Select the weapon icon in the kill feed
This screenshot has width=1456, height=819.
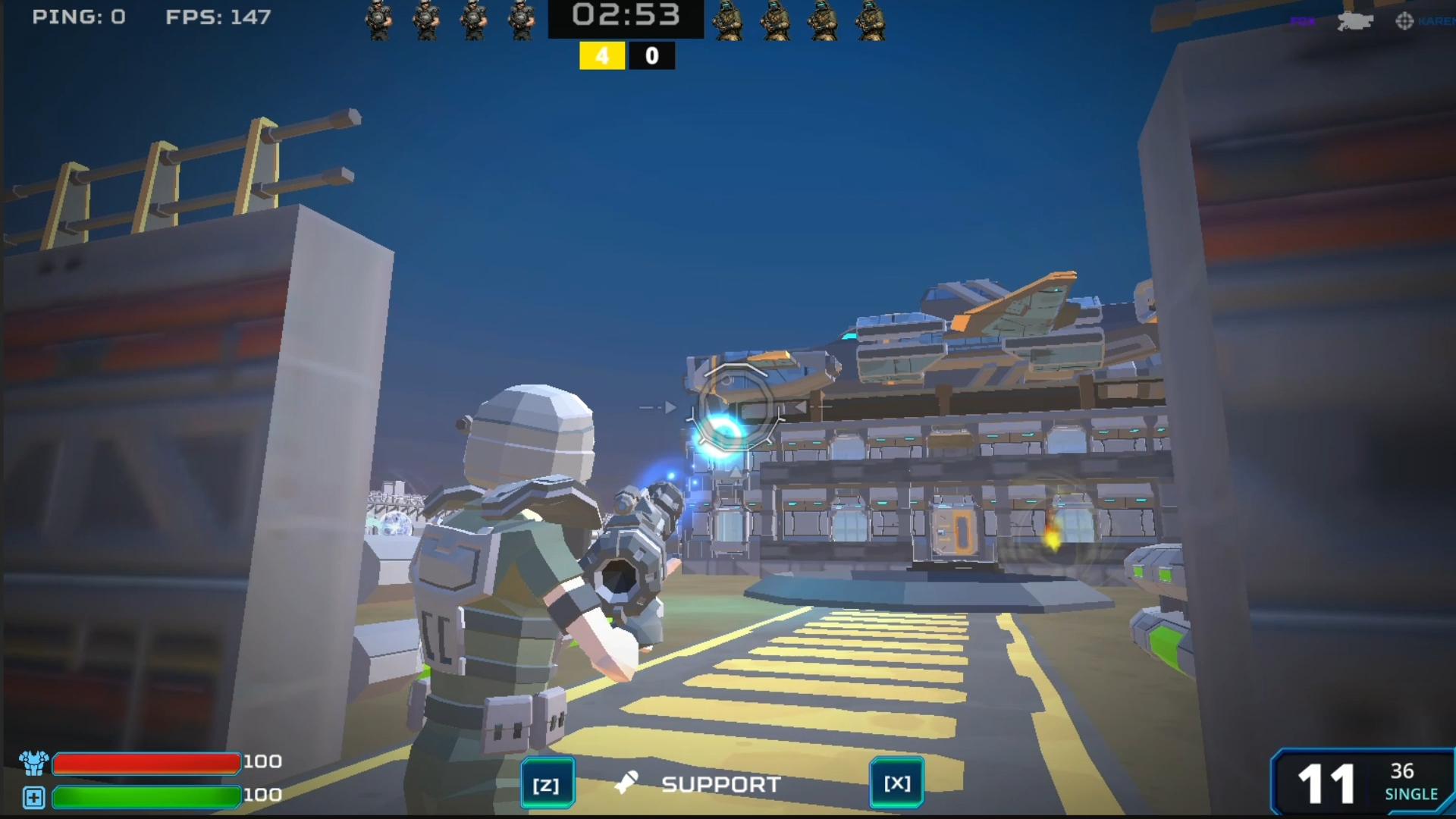pyautogui.click(x=1354, y=21)
